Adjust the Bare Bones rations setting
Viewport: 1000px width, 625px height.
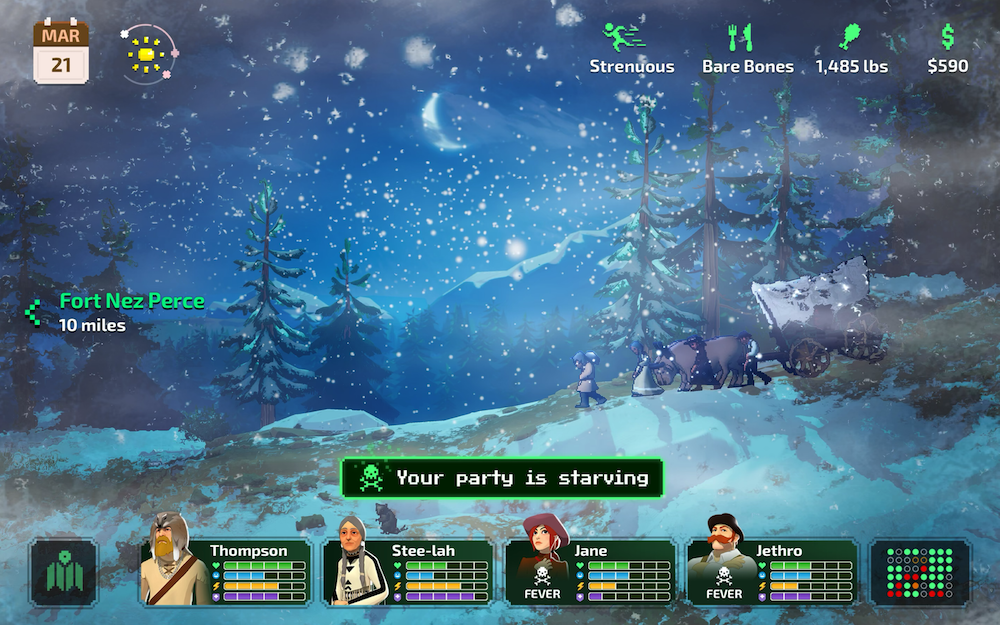(x=747, y=49)
